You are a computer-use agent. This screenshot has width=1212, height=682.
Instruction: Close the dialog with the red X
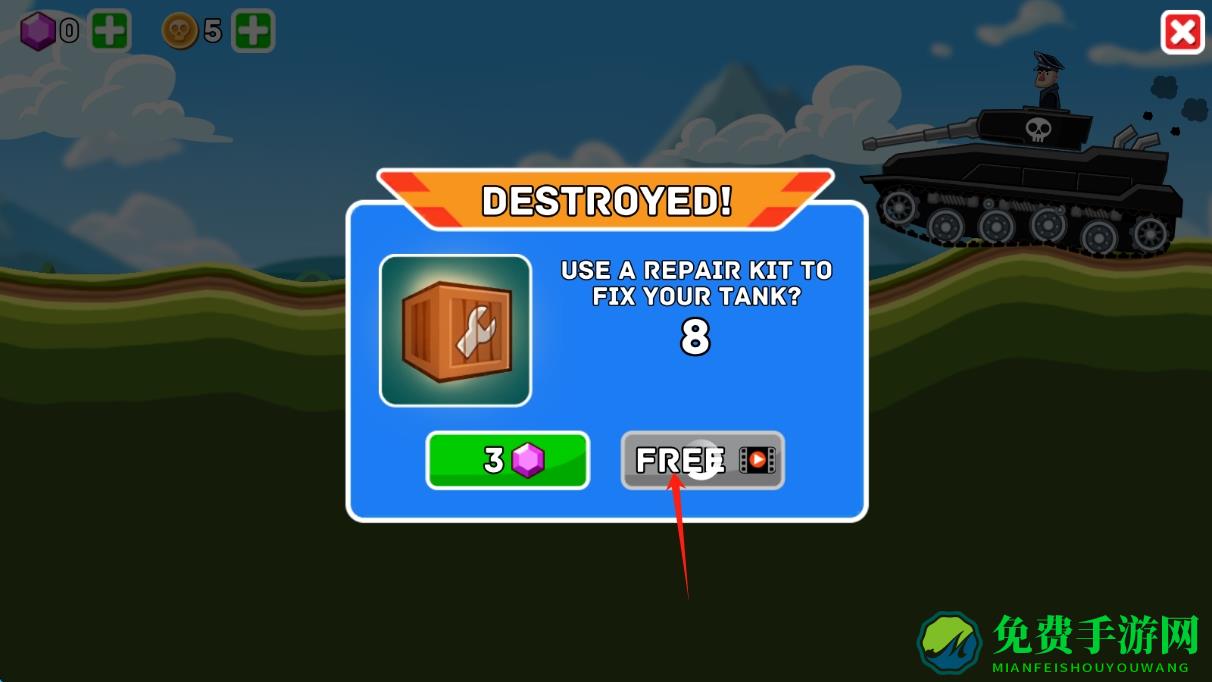tap(1182, 33)
